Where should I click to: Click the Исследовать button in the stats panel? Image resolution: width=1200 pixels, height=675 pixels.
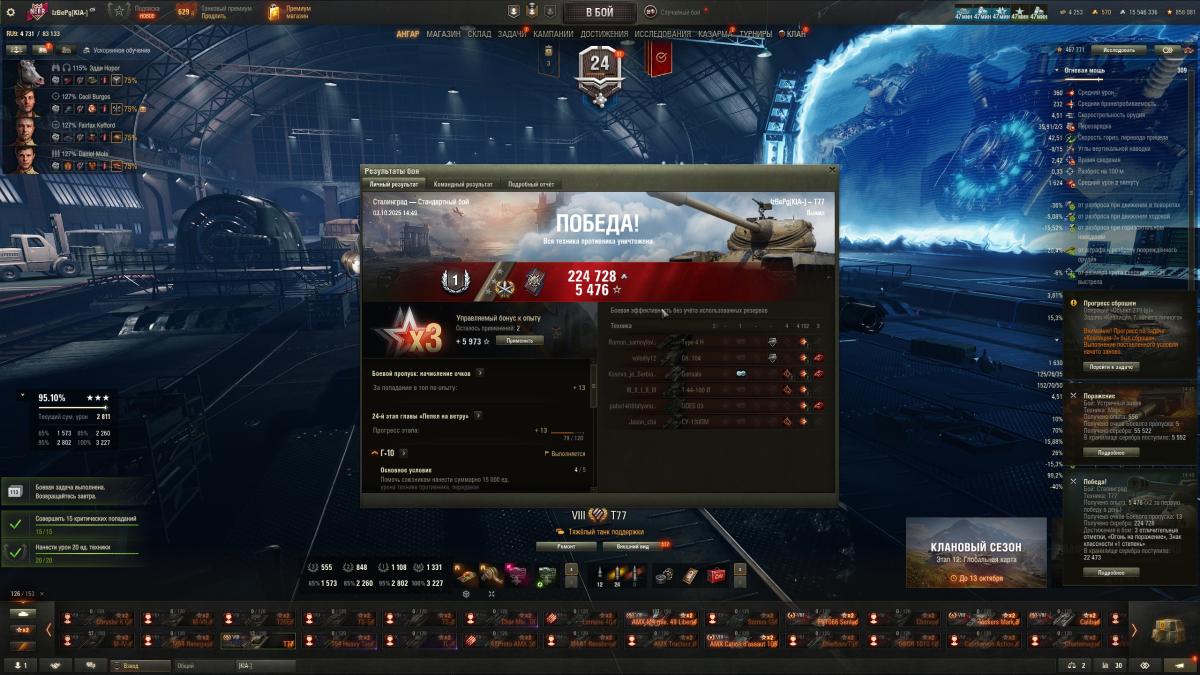click(x=1118, y=49)
